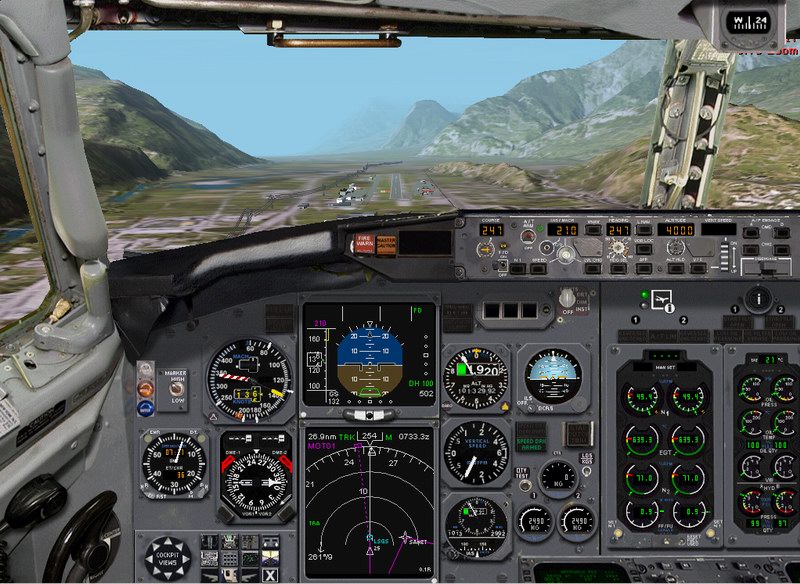Image resolution: width=800 pixels, height=584 pixels.
Task: Toggle the A/T ARM autothrottle switch
Action: point(528,238)
